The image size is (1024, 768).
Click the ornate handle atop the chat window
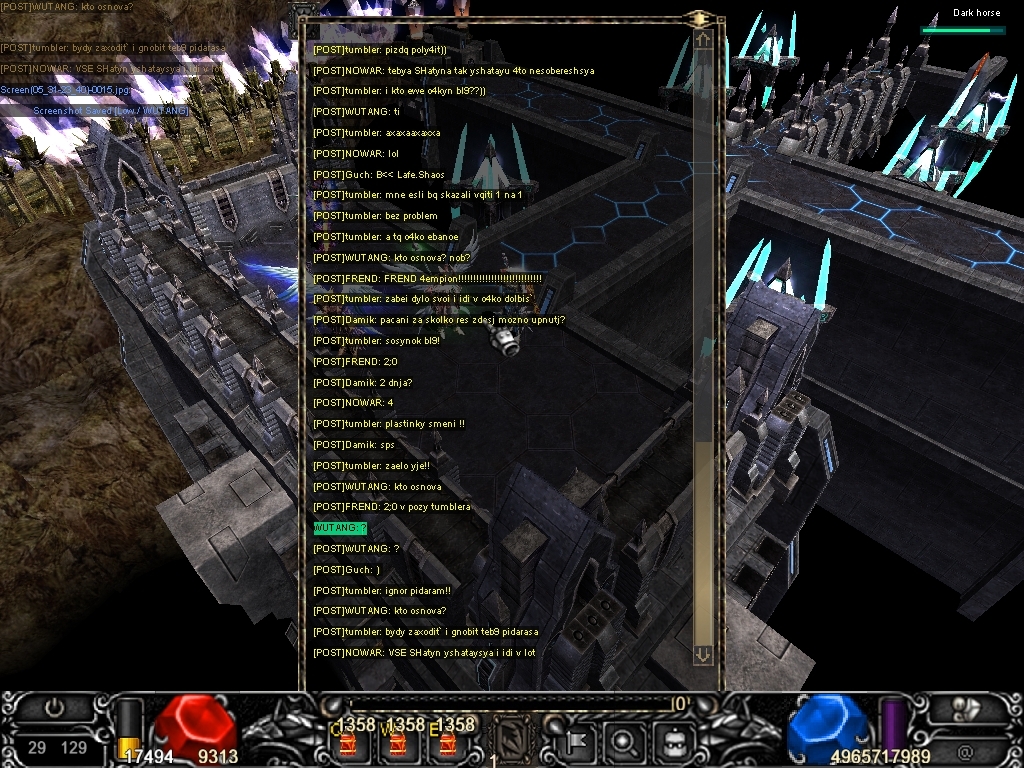(x=700, y=18)
